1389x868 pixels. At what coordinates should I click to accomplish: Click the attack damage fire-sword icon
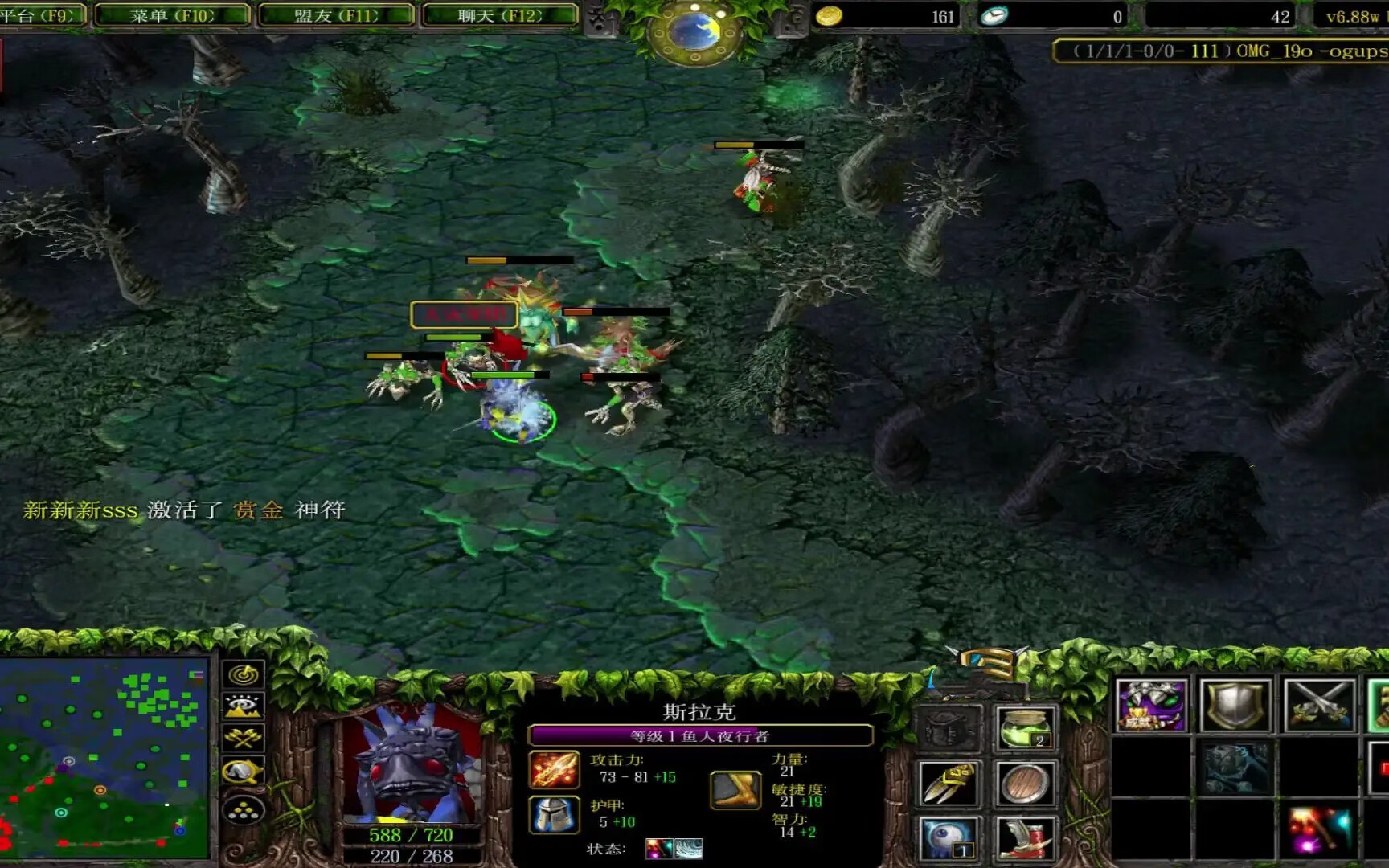pos(554,769)
